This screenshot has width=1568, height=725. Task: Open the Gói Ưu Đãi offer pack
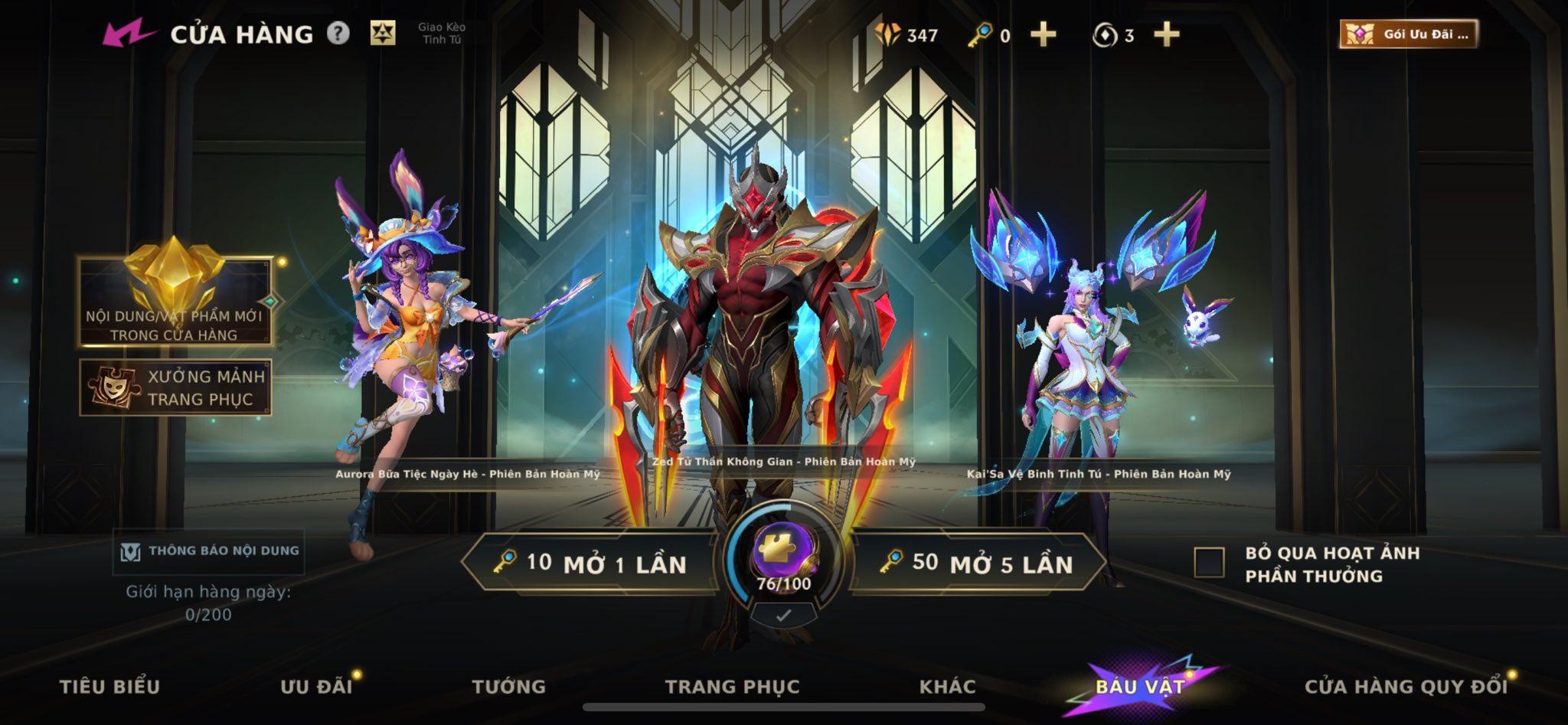point(1408,34)
